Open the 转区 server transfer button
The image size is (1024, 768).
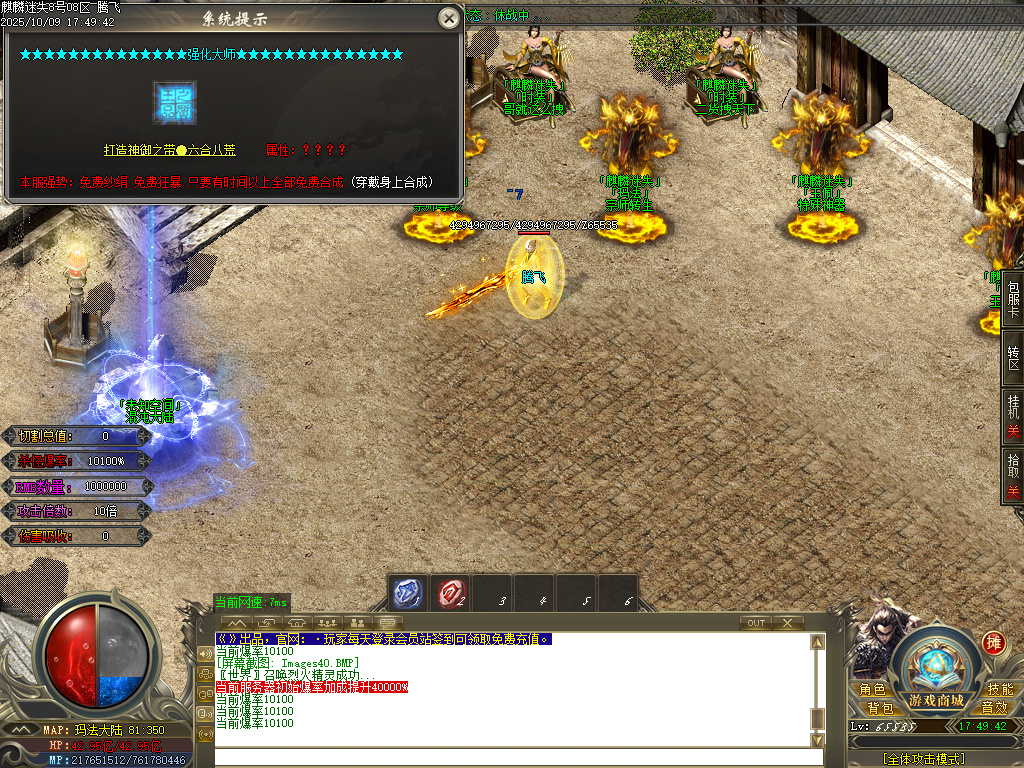[x=1013, y=358]
